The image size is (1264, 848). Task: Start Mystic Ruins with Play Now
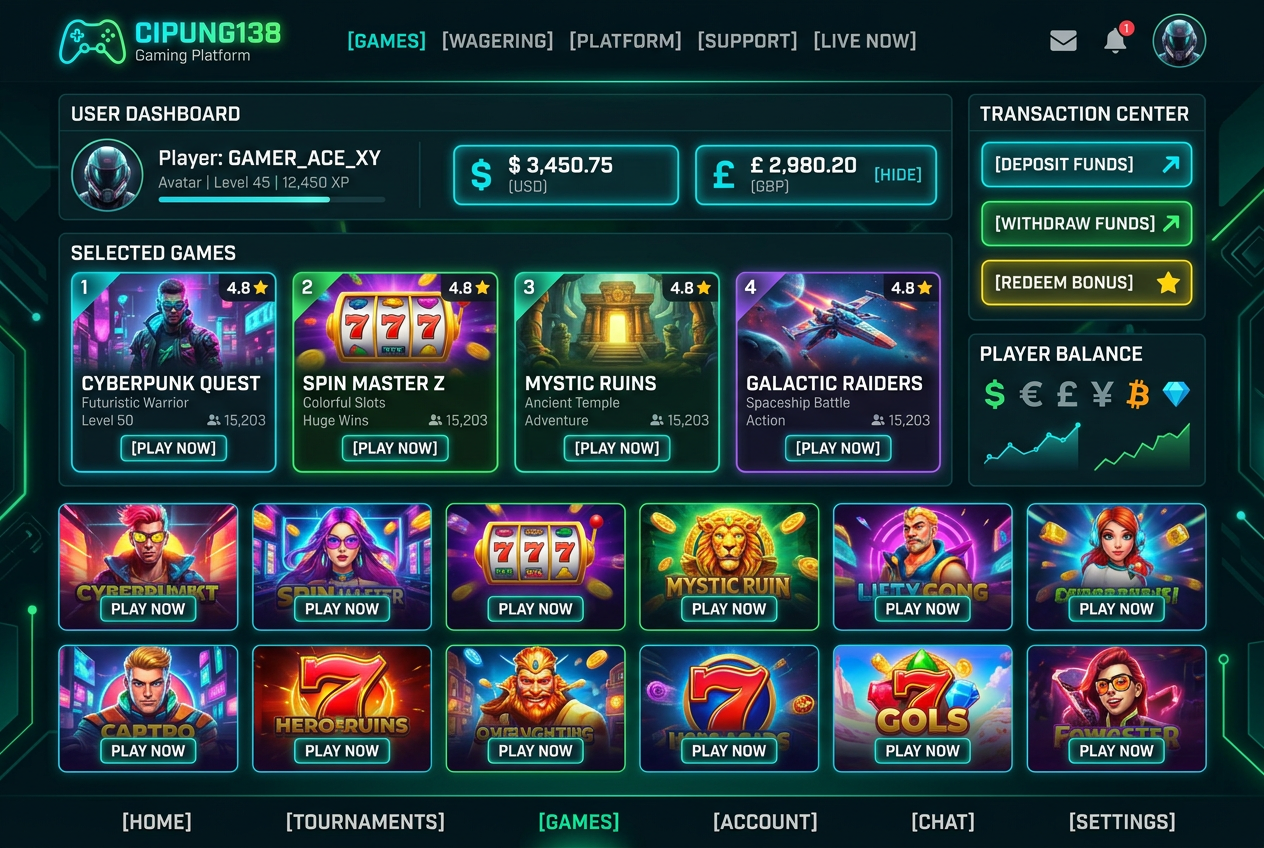tap(617, 448)
